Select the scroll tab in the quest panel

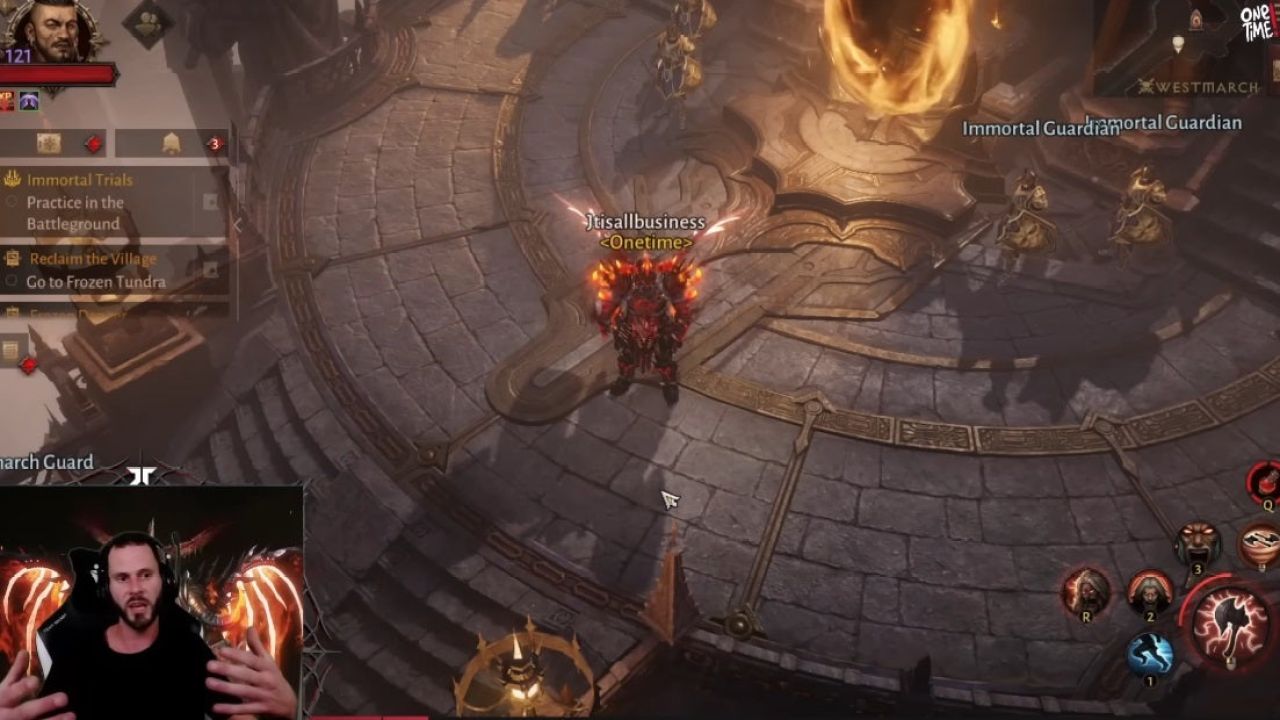pos(50,142)
